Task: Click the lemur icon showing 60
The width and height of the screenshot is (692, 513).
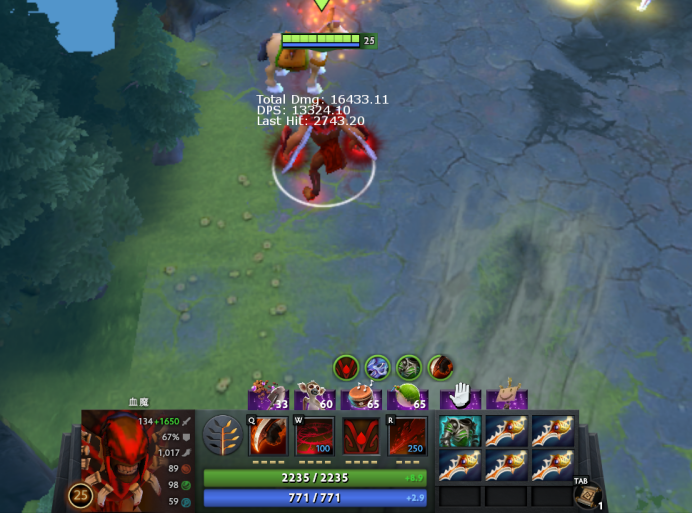Action: click(315, 398)
